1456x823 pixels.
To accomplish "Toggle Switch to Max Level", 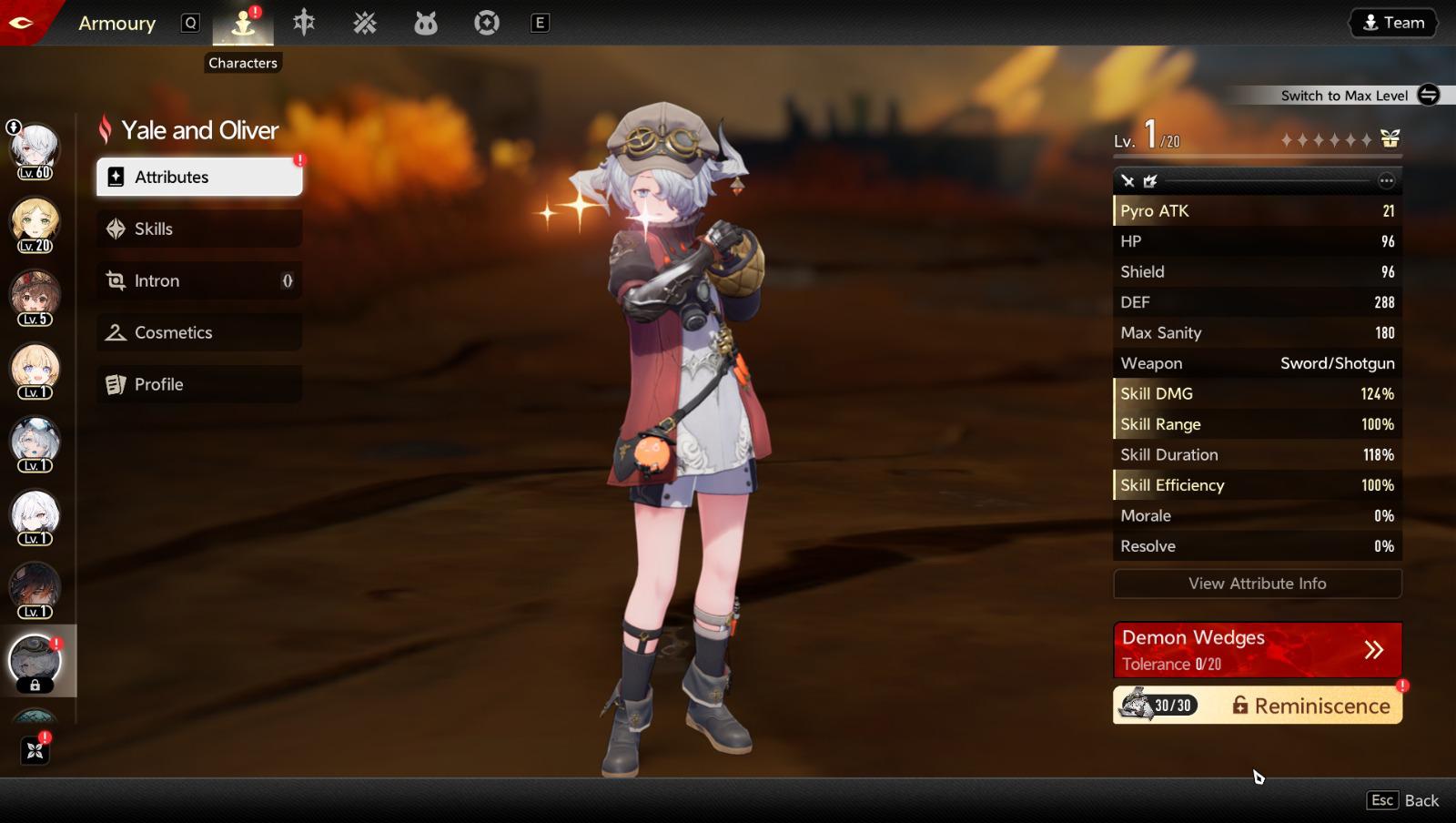I will pos(1428,95).
